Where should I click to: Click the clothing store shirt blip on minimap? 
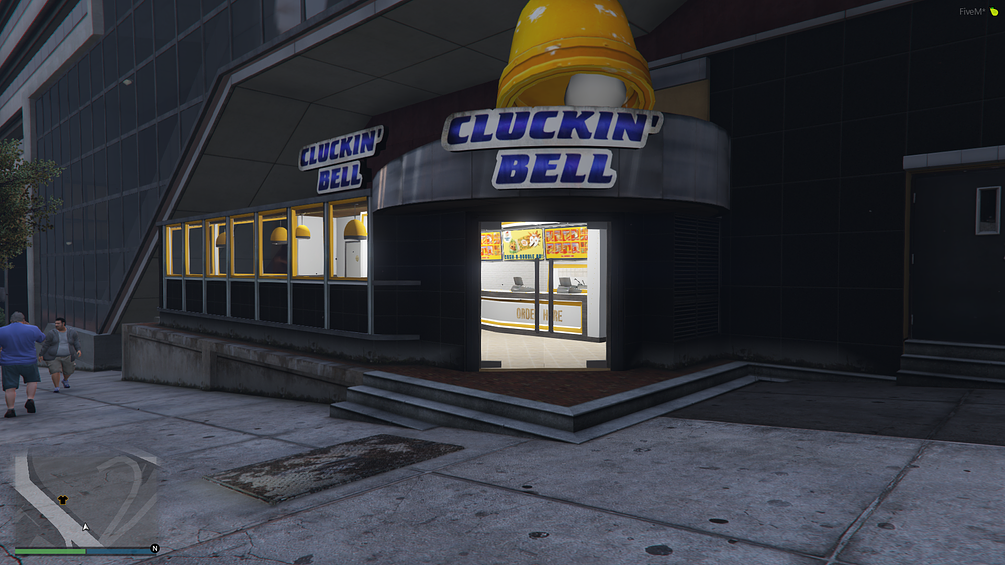pyautogui.click(x=65, y=500)
